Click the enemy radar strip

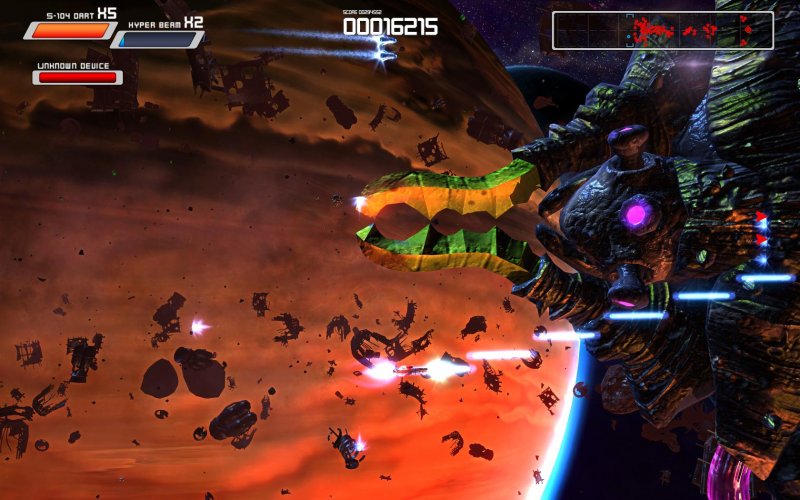(662, 31)
